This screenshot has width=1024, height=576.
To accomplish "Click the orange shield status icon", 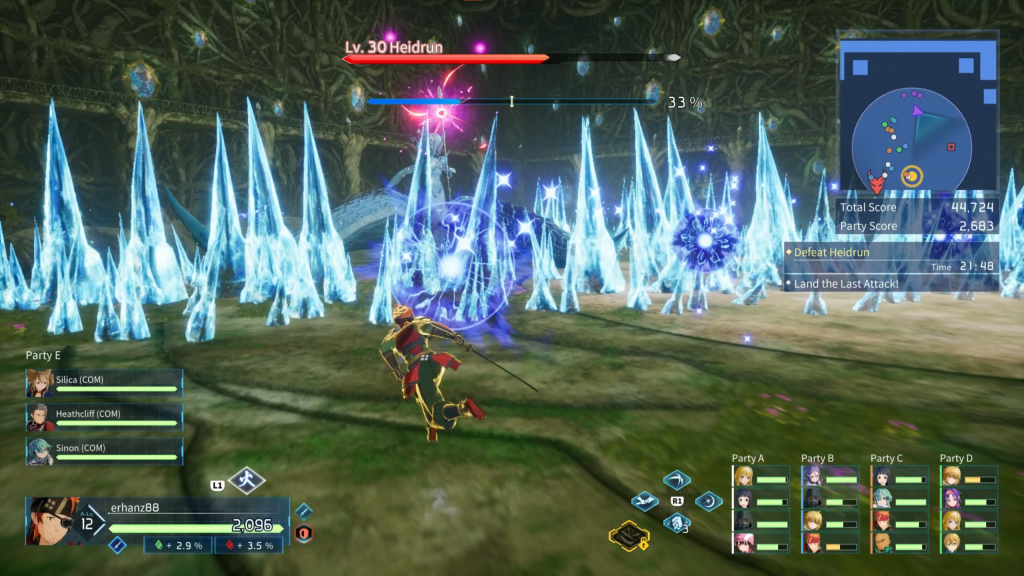I will [x=303, y=533].
